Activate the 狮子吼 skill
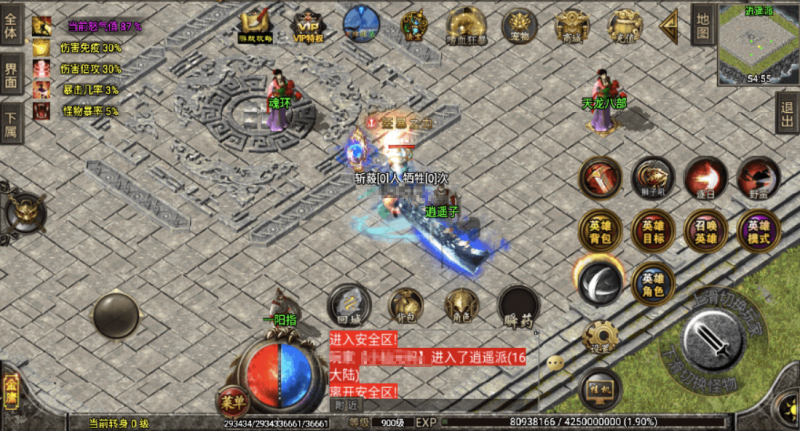The width and height of the screenshot is (800, 431). pyautogui.click(x=653, y=178)
